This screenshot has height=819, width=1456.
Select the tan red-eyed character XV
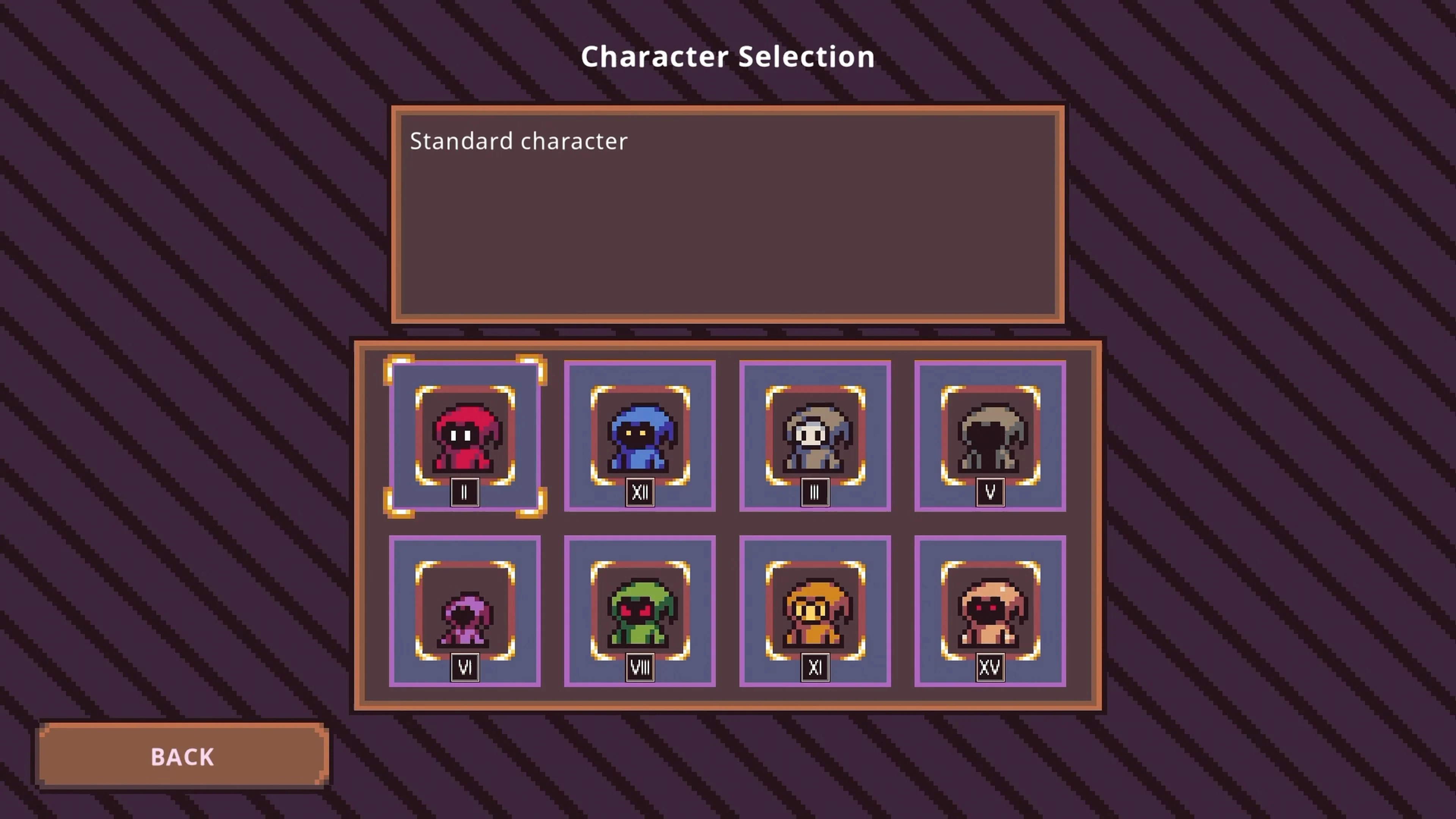coord(990,613)
